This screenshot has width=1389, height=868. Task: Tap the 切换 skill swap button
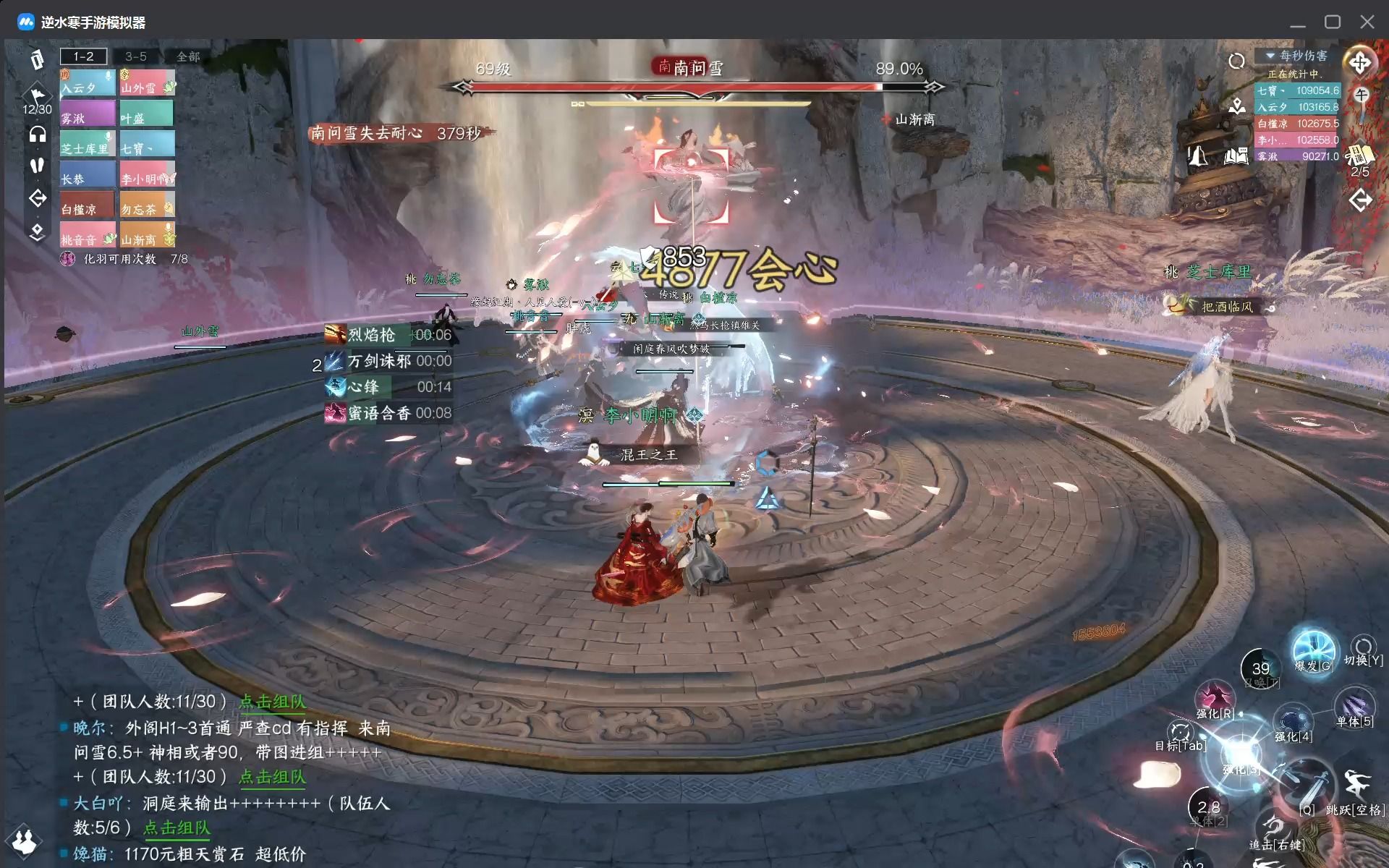tap(1363, 650)
